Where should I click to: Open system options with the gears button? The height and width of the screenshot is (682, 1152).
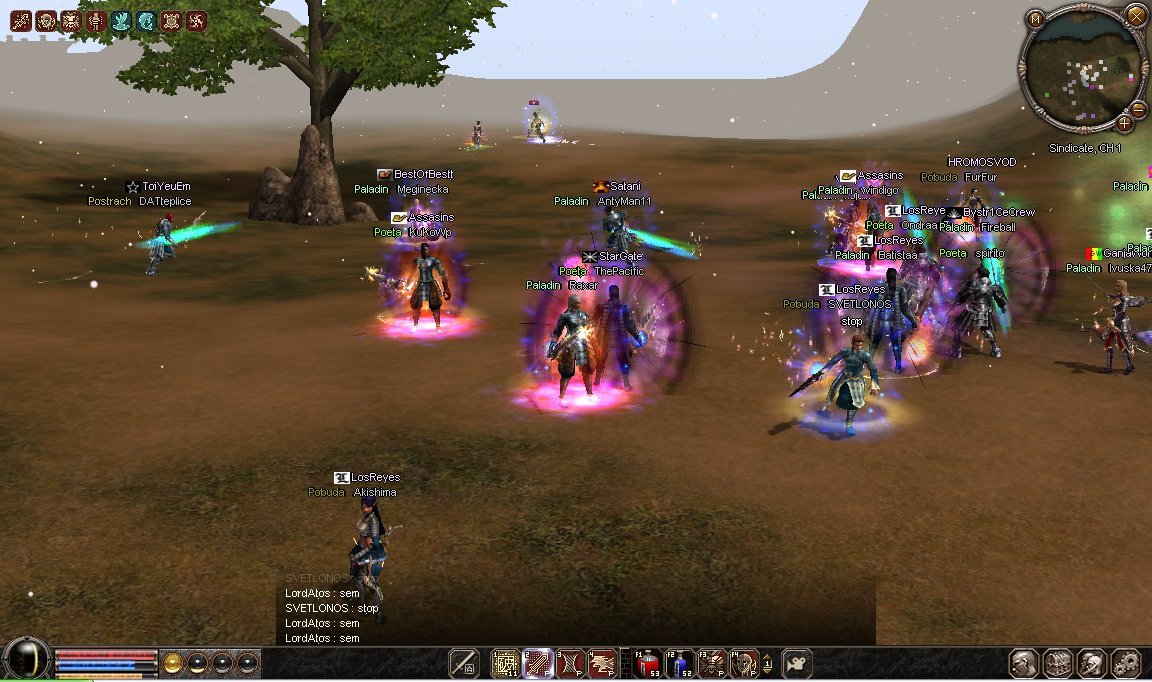[x=1126, y=664]
